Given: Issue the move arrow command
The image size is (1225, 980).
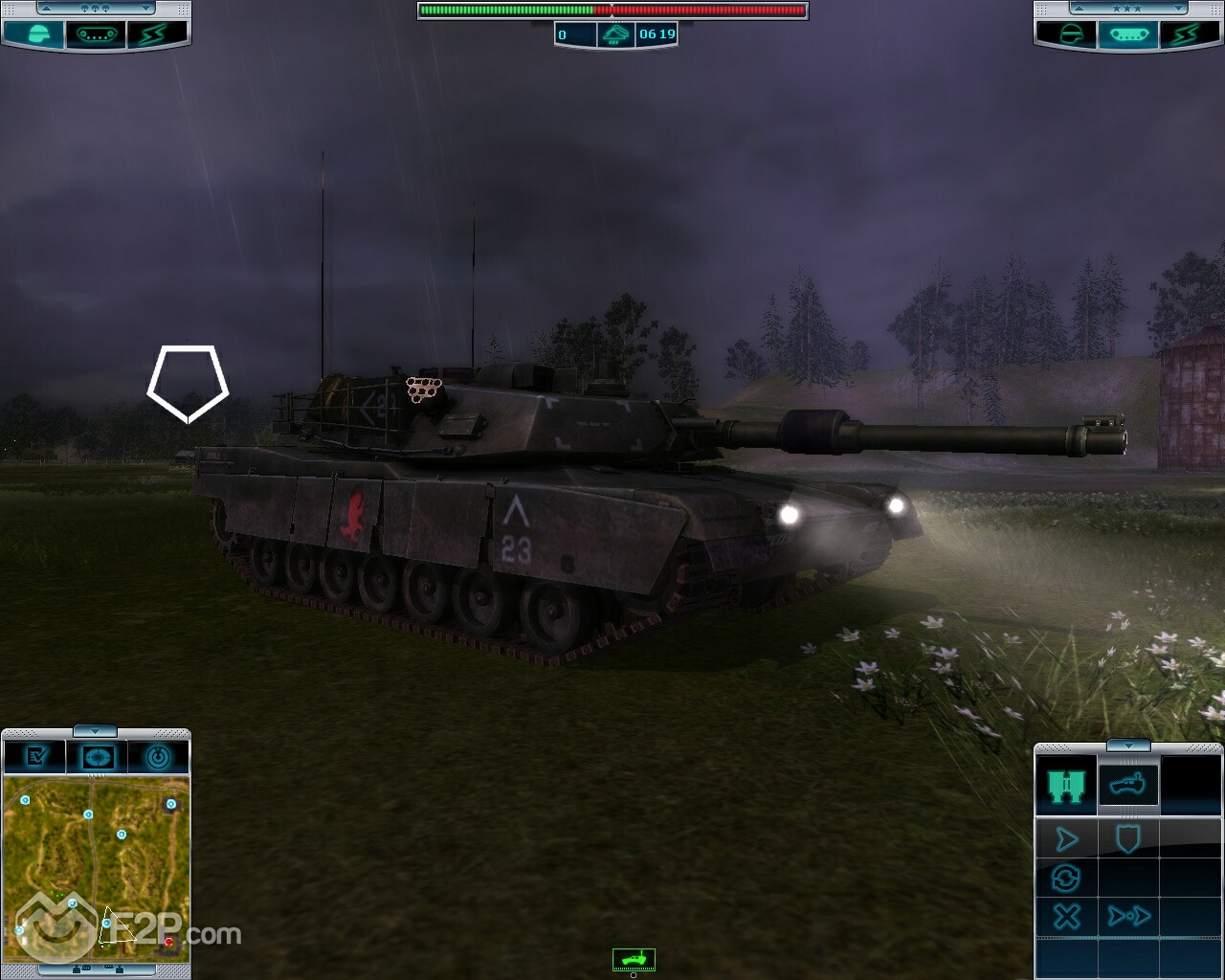Looking at the screenshot, I should click(1066, 840).
